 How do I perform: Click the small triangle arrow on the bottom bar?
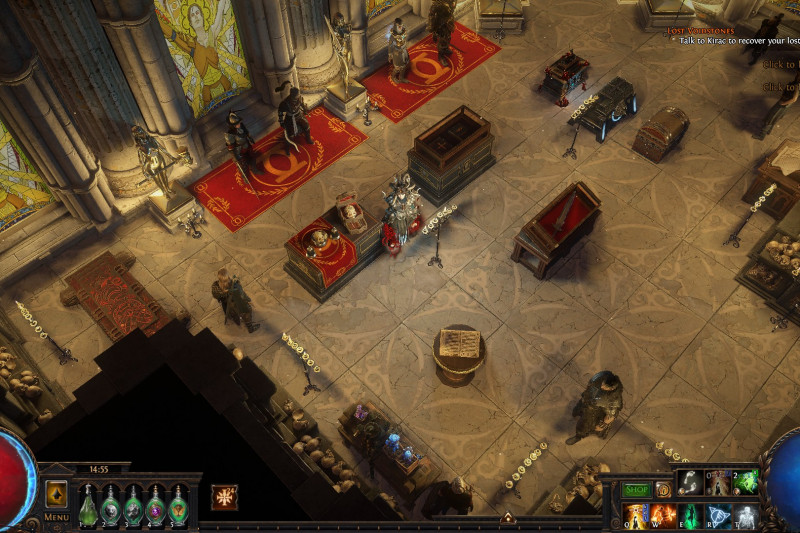tap(507, 518)
